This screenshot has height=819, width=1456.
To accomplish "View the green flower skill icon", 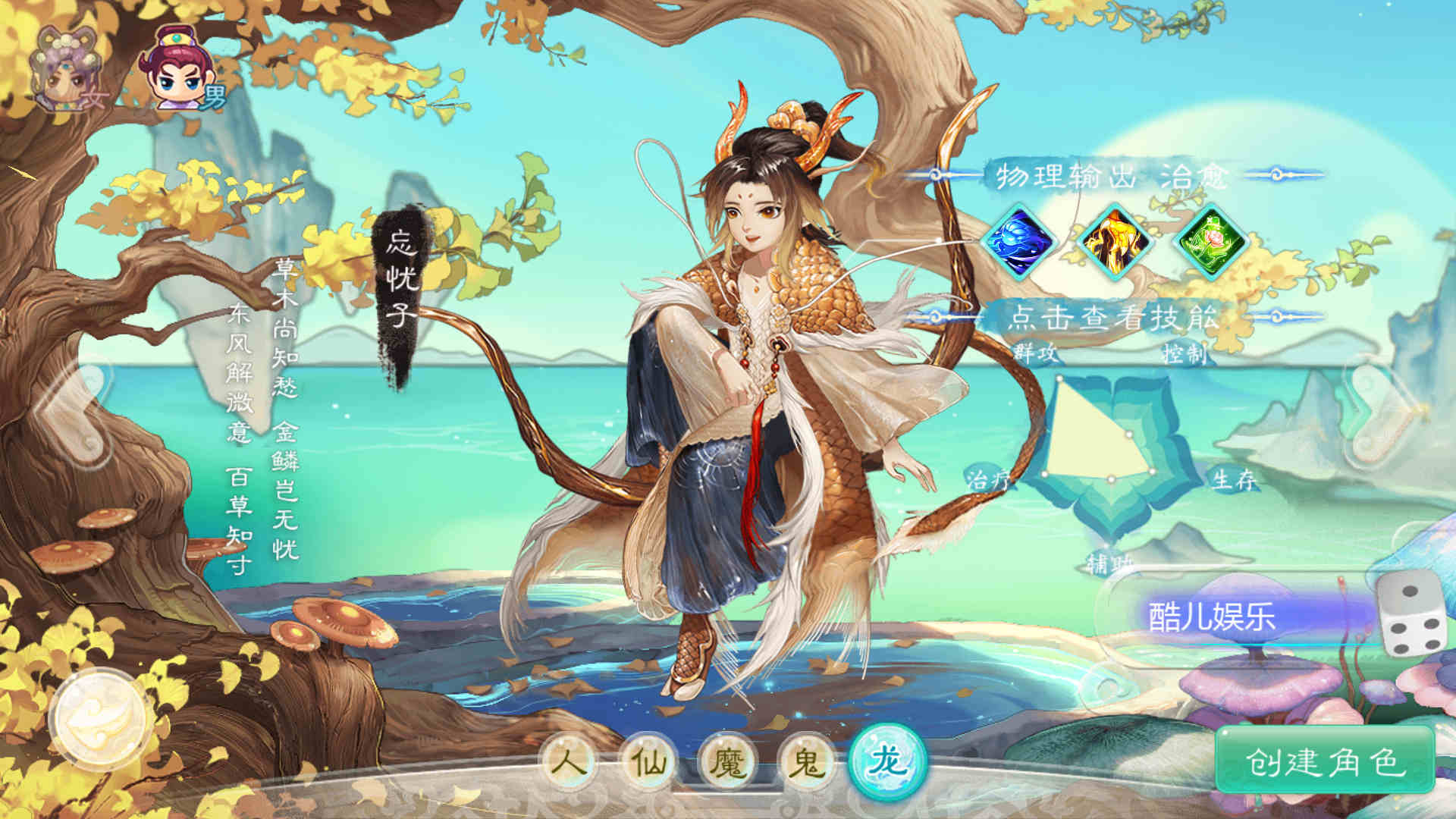I will point(1210,243).
